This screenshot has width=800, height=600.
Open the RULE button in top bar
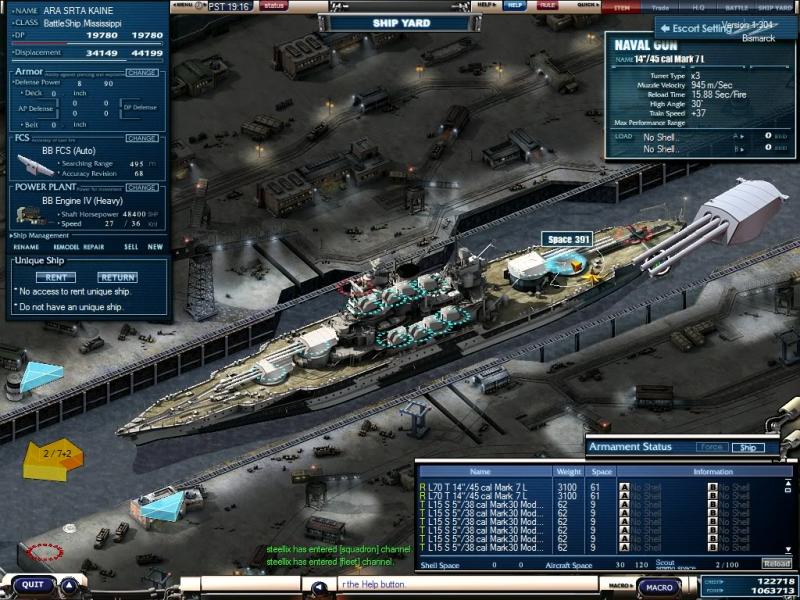pyautogui.click(x=547, y=5)
